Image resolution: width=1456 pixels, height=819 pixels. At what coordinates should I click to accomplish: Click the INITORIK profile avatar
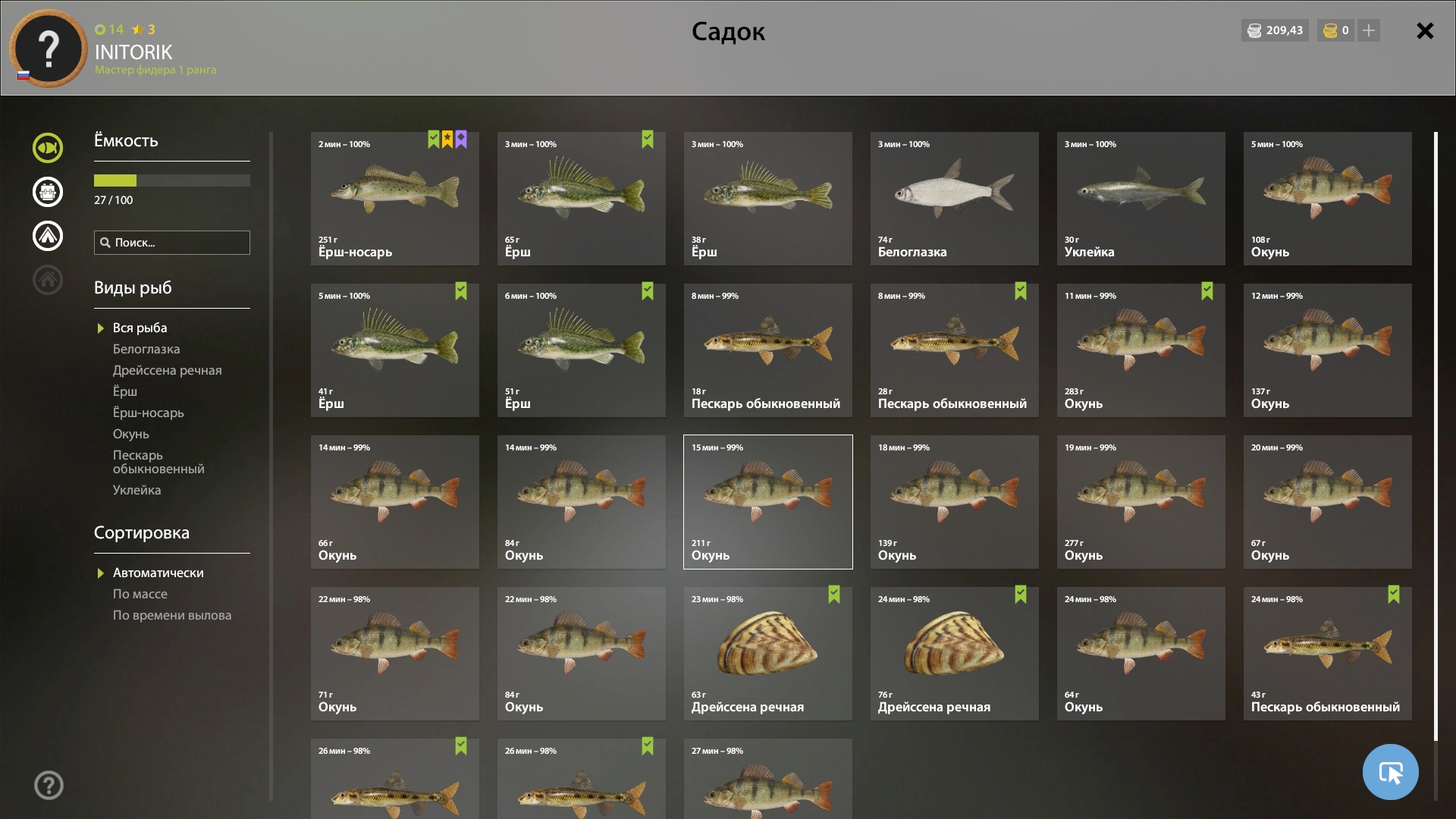point(49,49)
